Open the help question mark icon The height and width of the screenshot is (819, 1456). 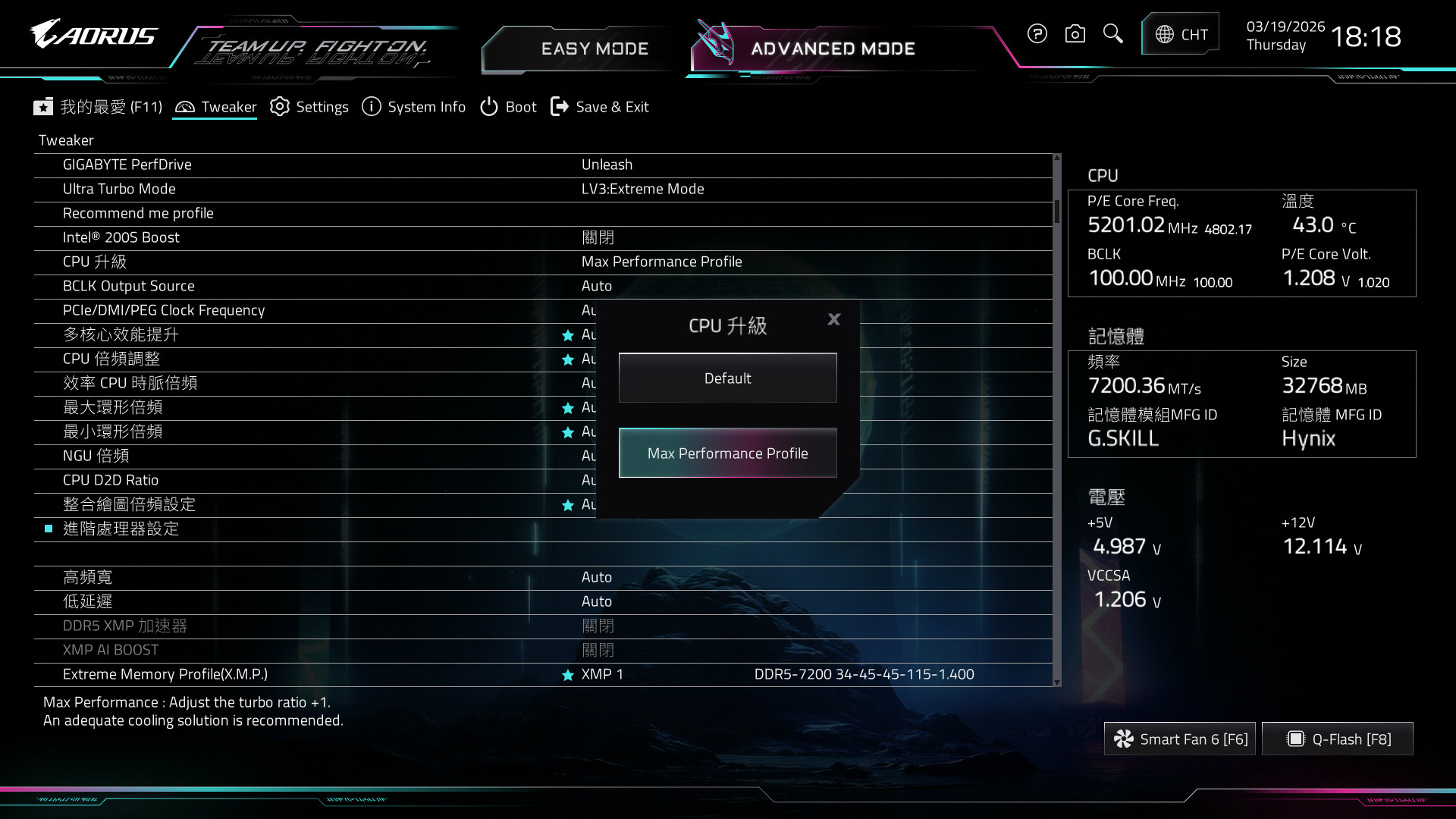[x=1037, y=34]
